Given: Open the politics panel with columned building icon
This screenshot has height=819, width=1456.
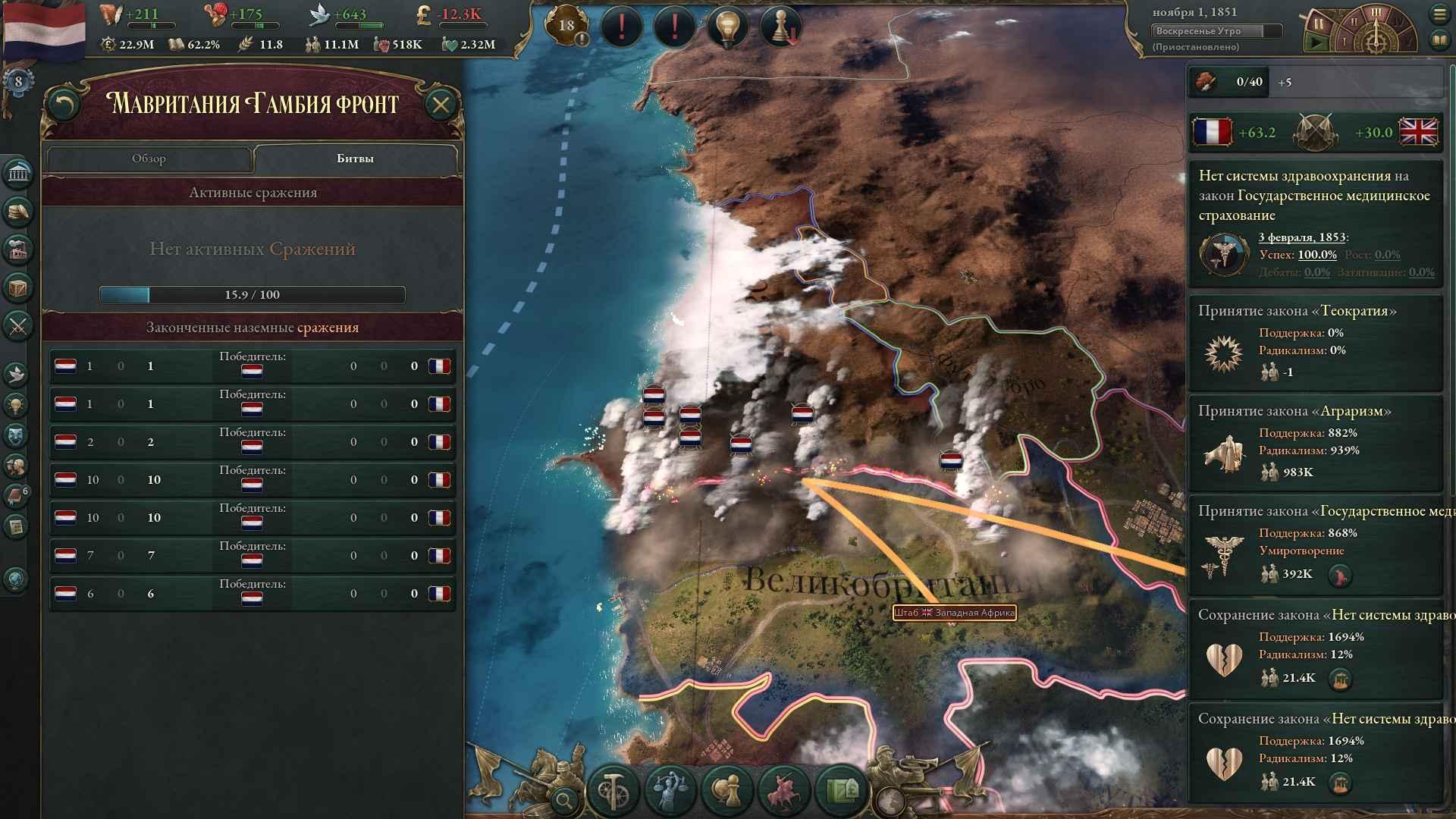Looking at the screenshot, I should coord(18,174).
